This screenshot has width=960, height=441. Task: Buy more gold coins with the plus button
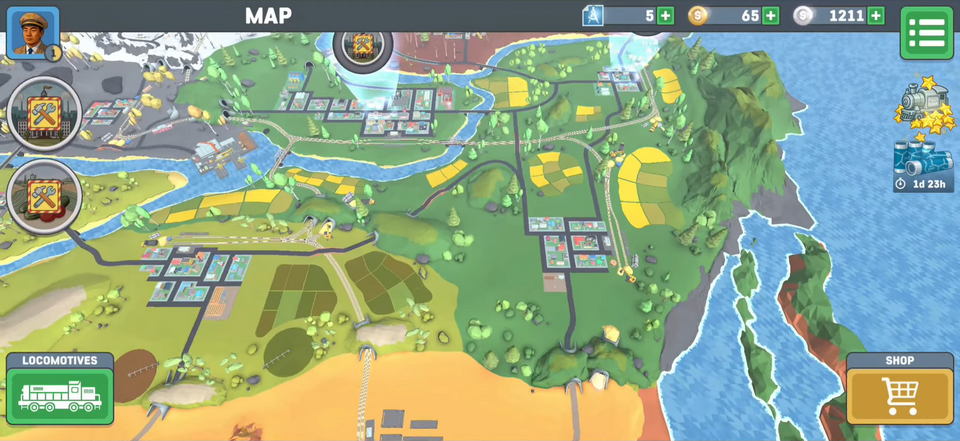[770, 16]
